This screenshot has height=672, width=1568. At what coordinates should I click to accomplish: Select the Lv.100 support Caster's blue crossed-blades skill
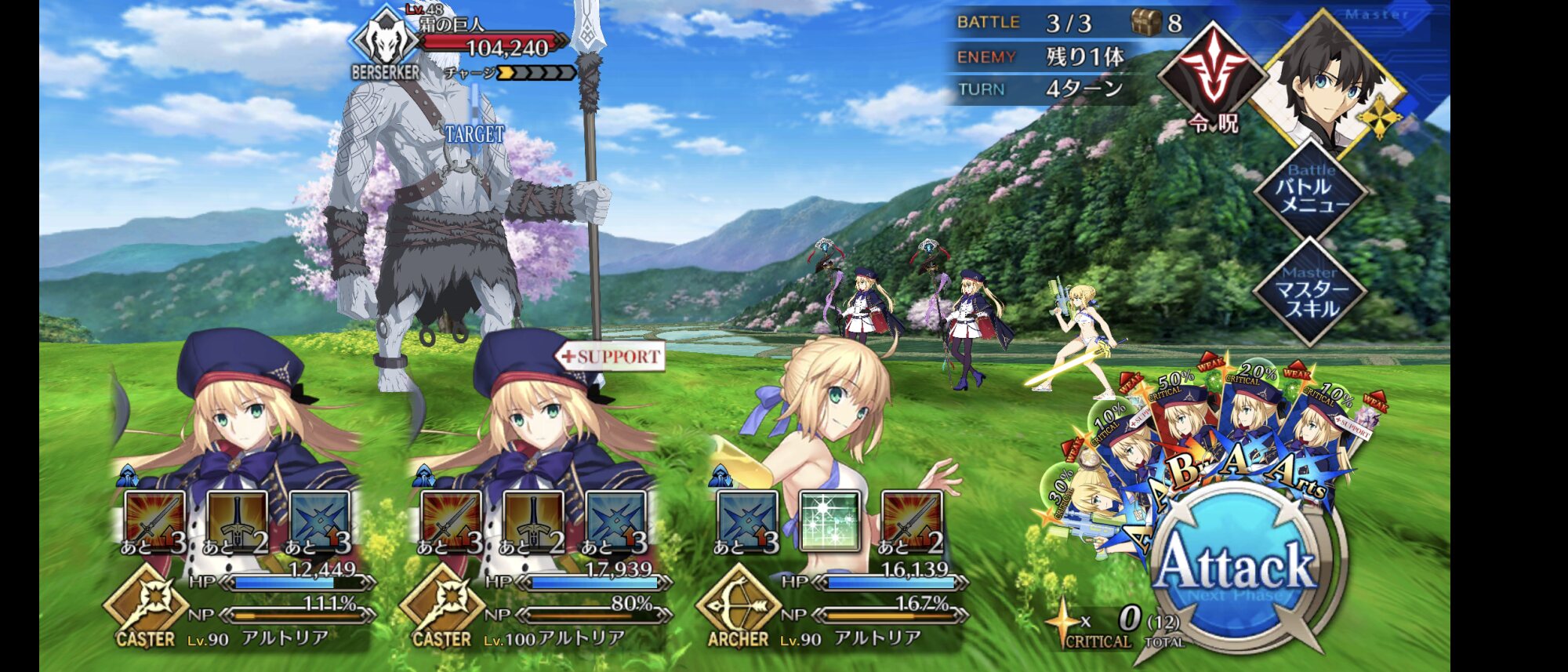pos(615,521)
